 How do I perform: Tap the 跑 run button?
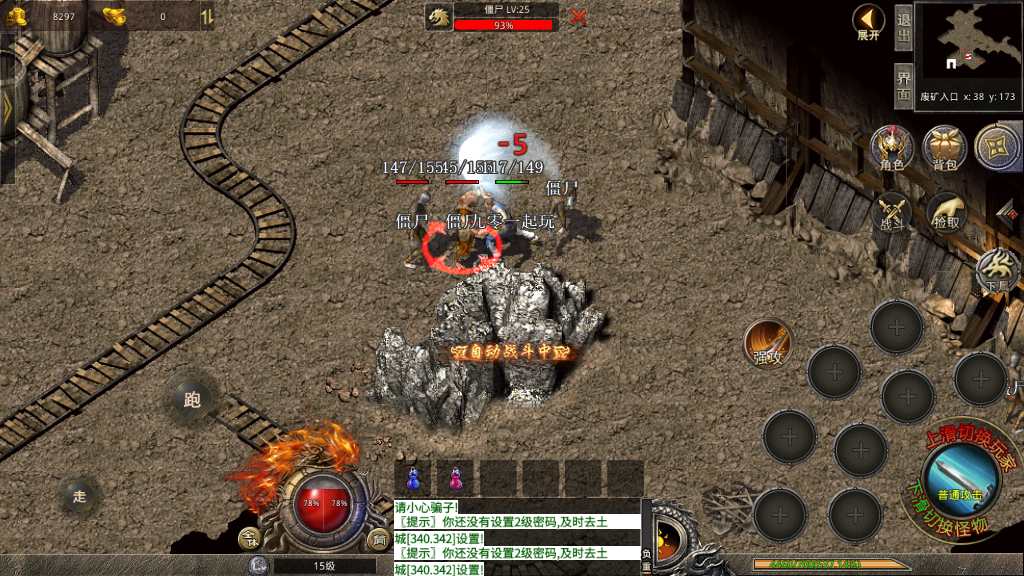click(x=193, y=399)
